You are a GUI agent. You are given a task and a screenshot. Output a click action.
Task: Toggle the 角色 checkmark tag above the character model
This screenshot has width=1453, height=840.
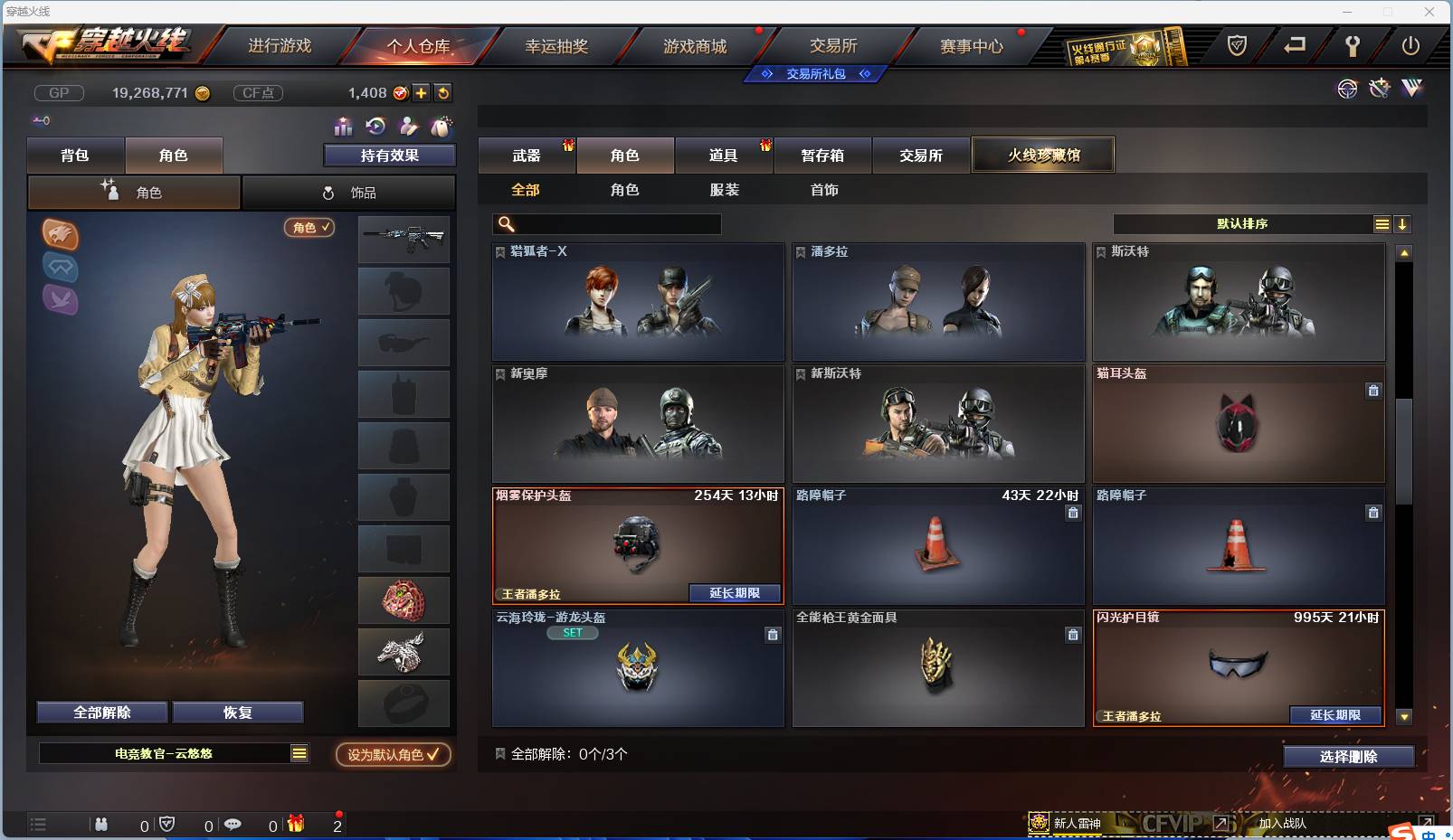pyautogui.click(x=309, y=228)
